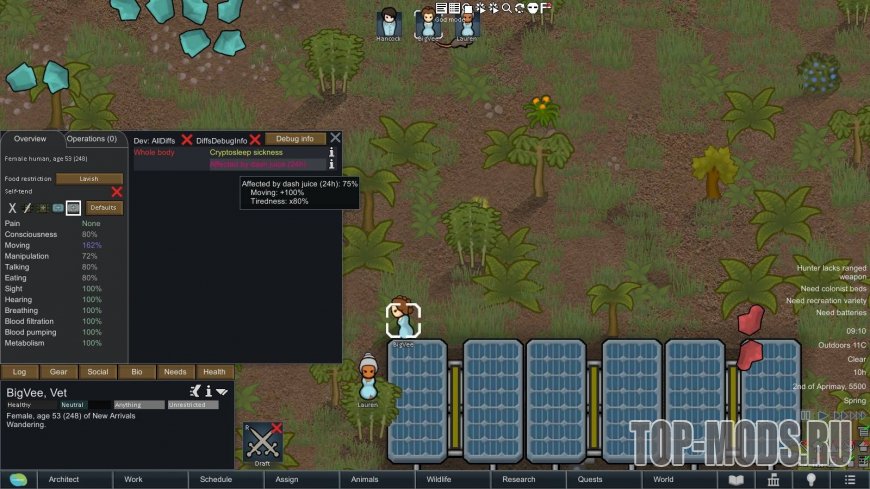Open the Work priorities tab
870x489 pixels.
click(x=133, y=479)
